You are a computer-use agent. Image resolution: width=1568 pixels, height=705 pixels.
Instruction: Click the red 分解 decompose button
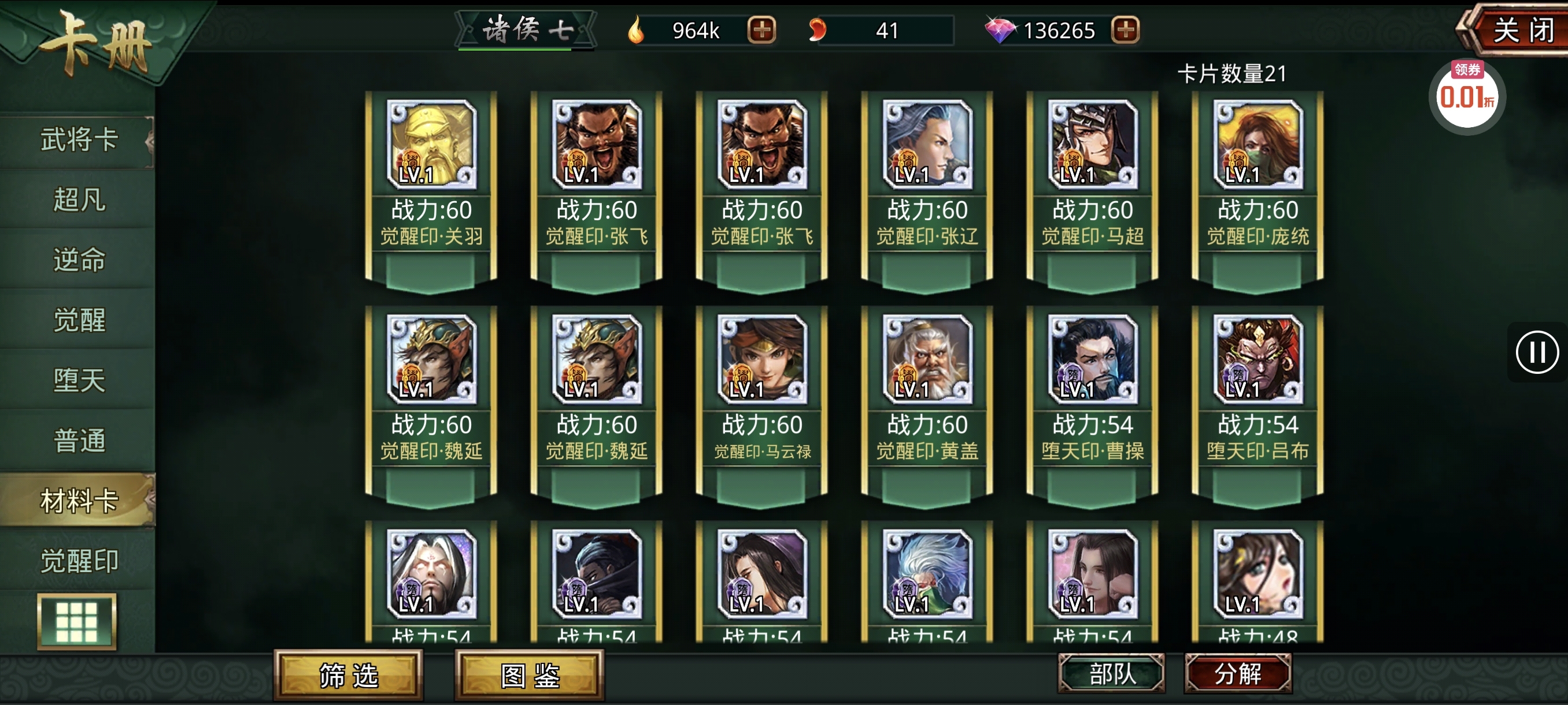click(x=1238, y=673)
